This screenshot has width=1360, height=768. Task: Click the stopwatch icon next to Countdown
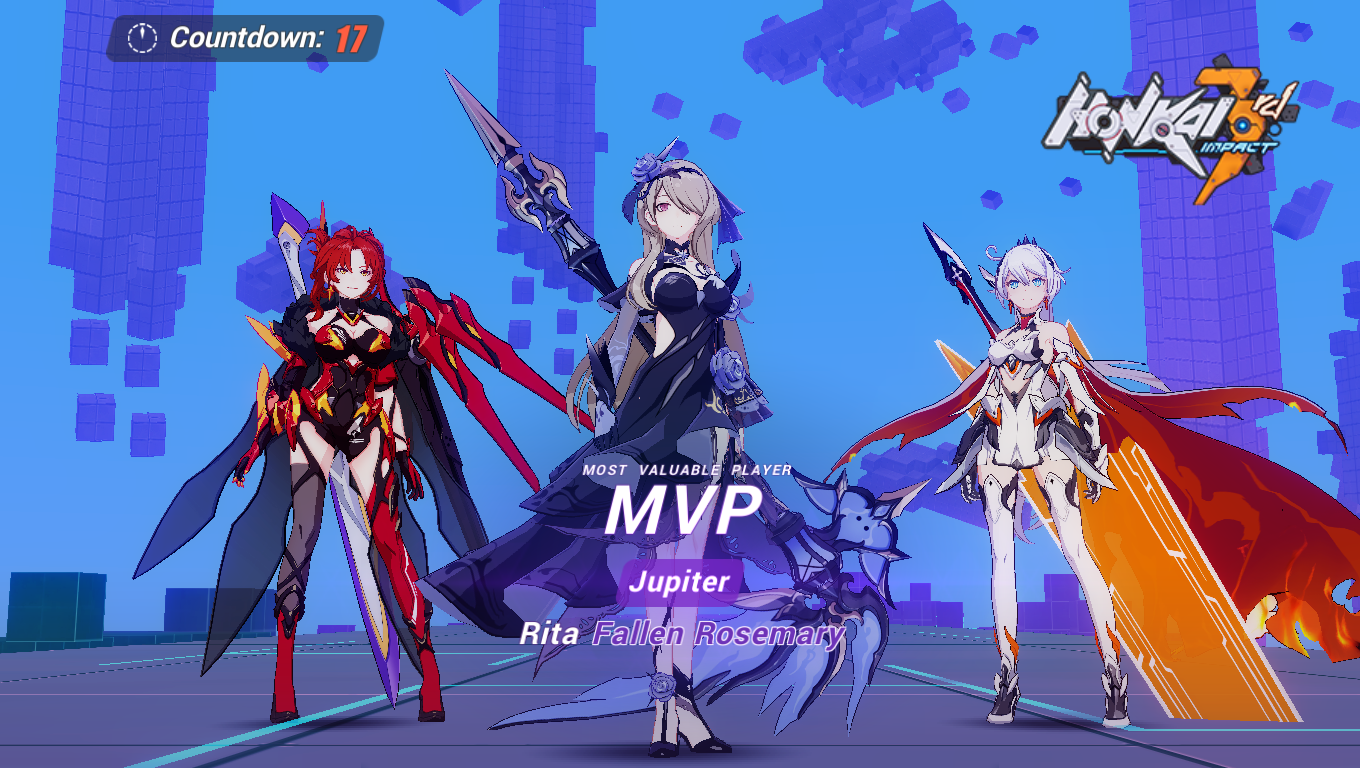(143, 36)
